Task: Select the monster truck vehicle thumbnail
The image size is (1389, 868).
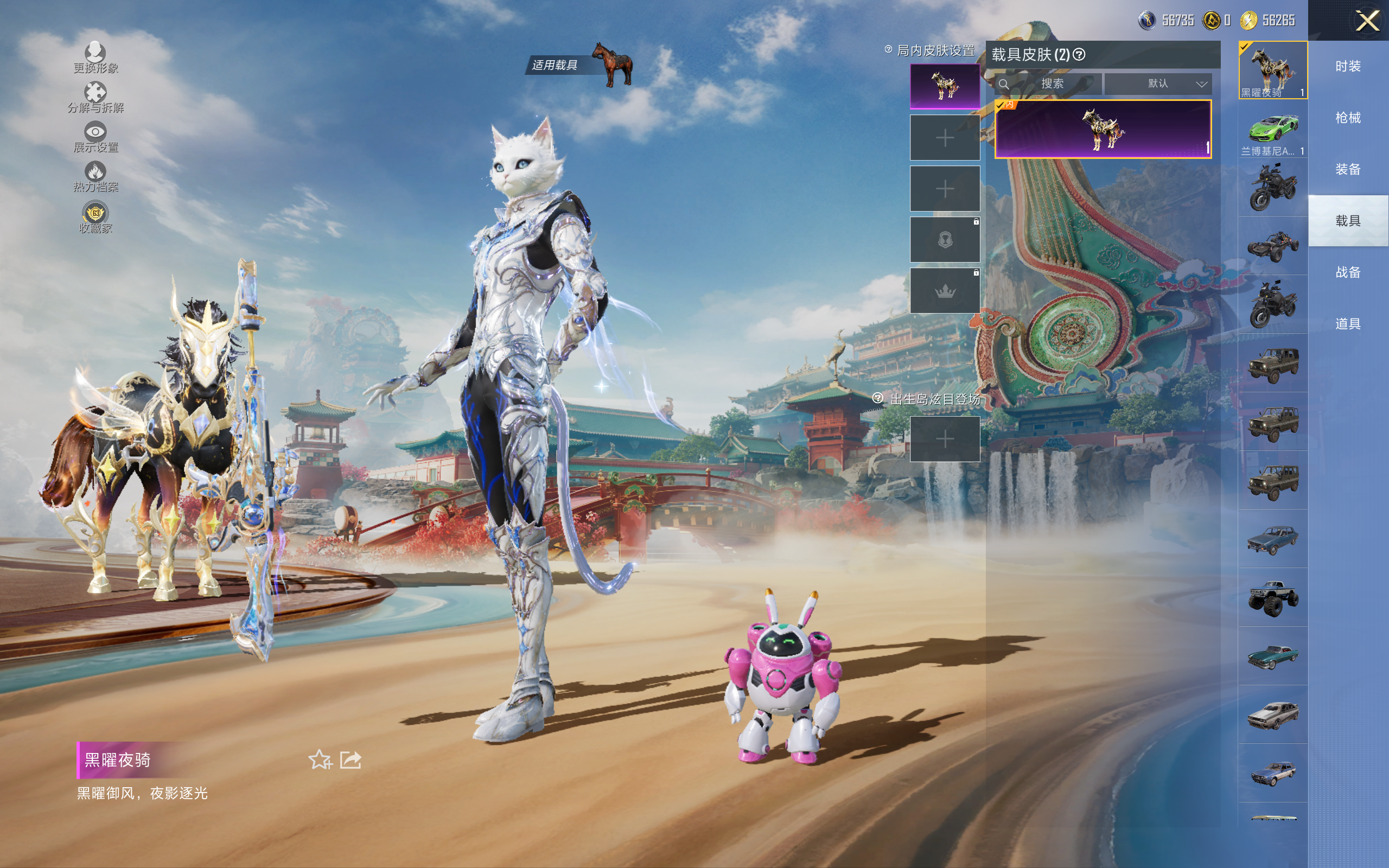Action: tap(1272, 597)
